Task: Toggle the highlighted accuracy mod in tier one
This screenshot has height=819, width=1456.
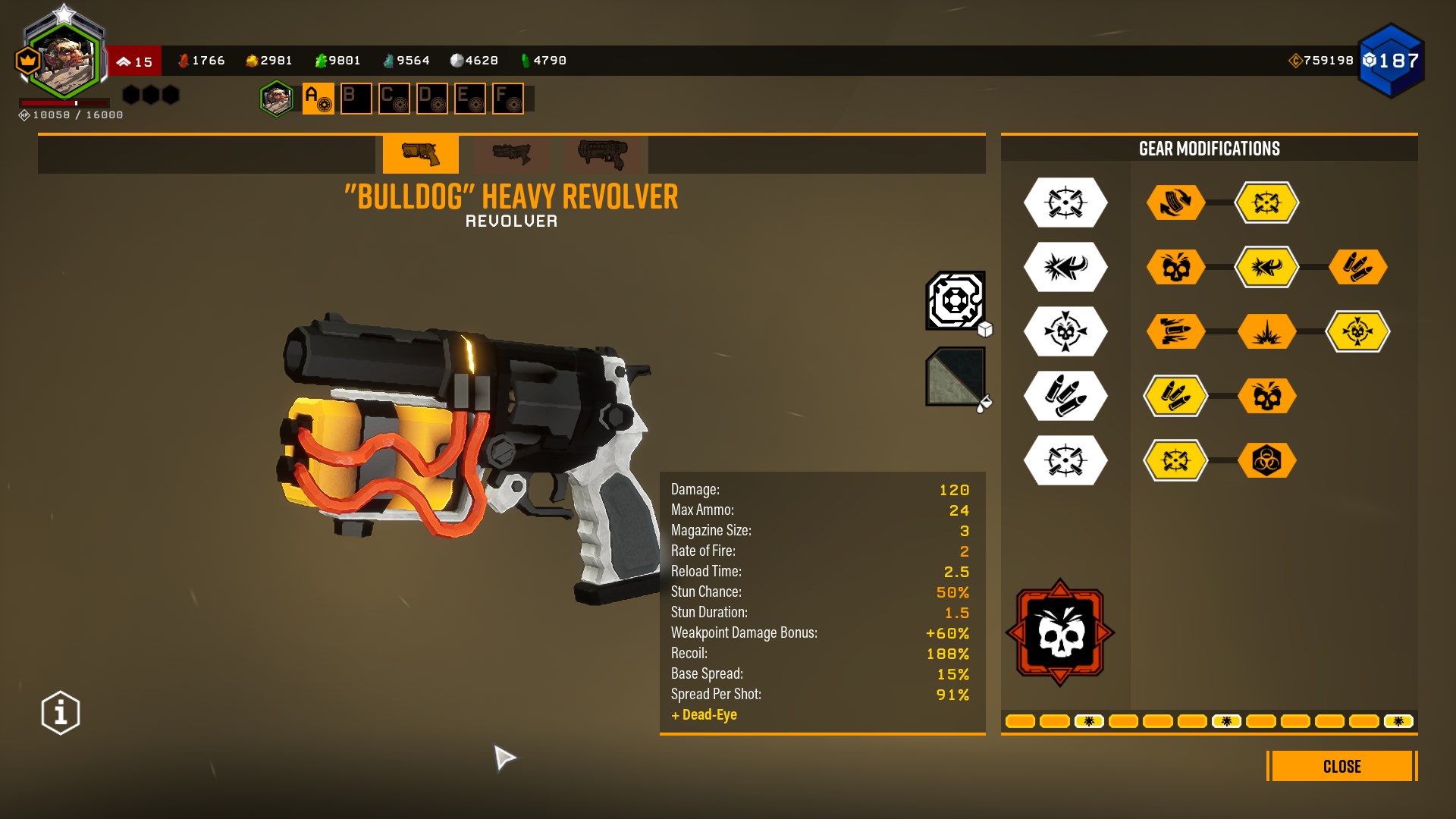Action: (1269, 202)
